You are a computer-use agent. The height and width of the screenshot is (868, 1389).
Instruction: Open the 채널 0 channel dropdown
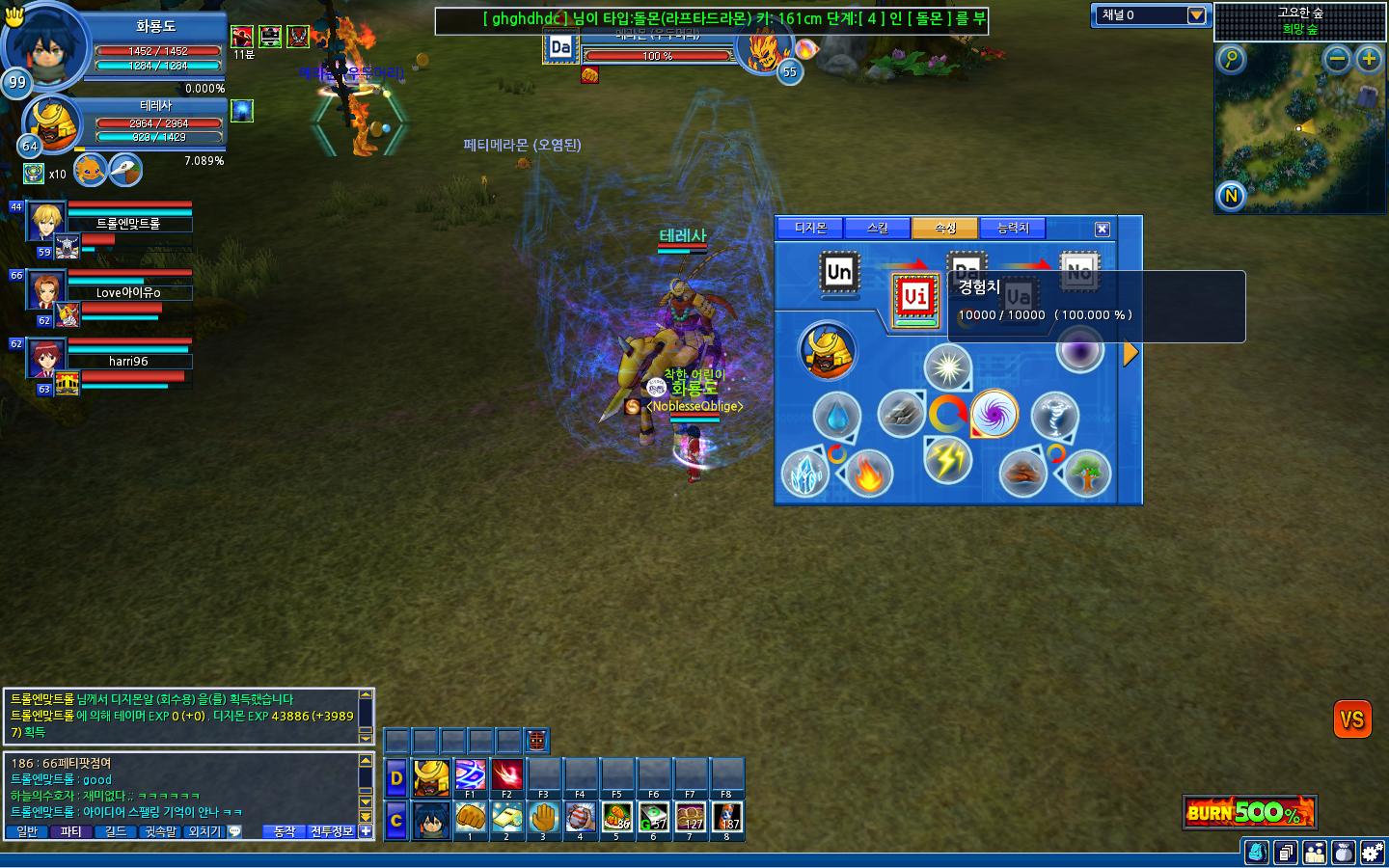tap(1196, 15)
